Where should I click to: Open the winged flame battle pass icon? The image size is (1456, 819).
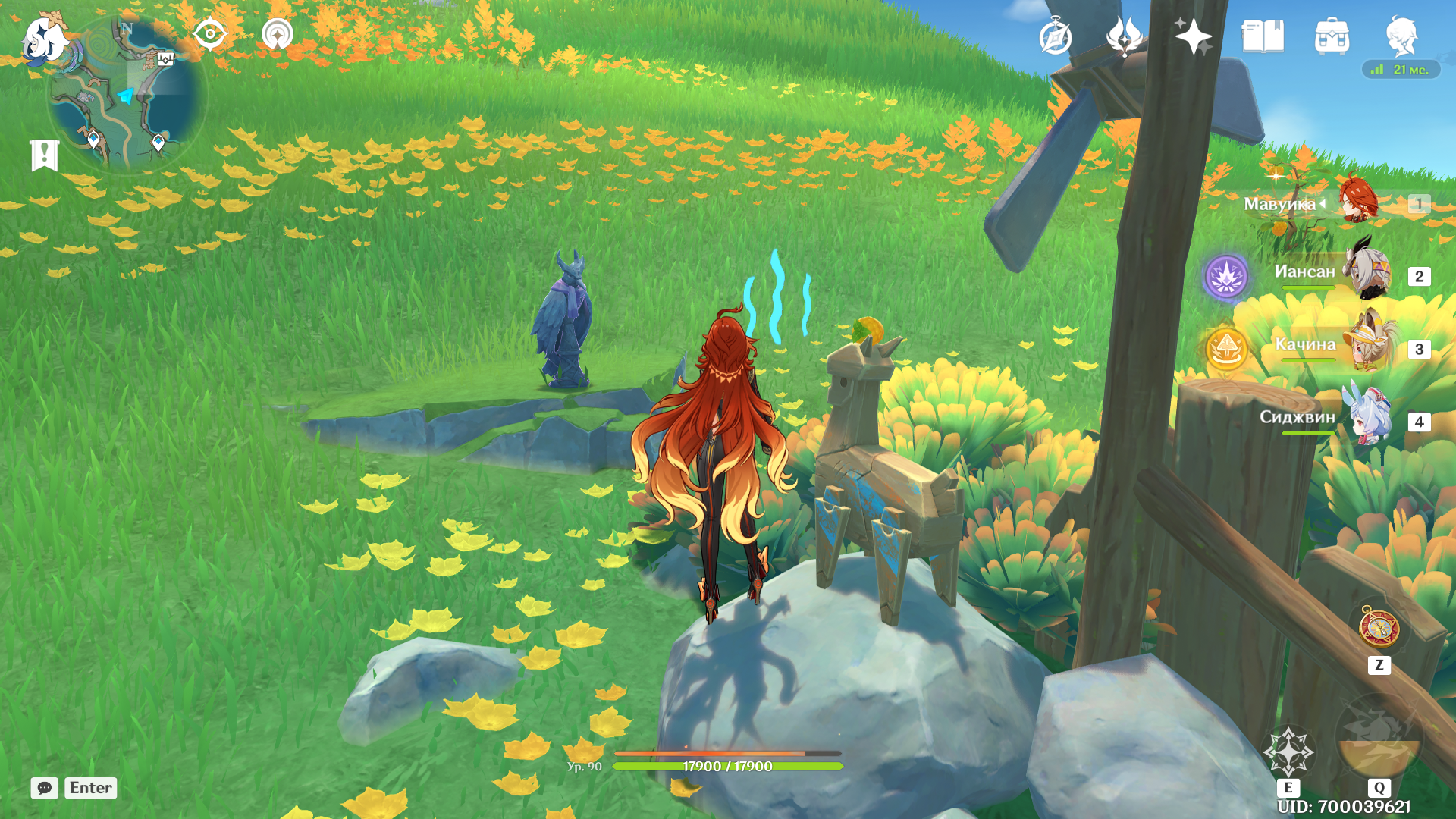1124,36
